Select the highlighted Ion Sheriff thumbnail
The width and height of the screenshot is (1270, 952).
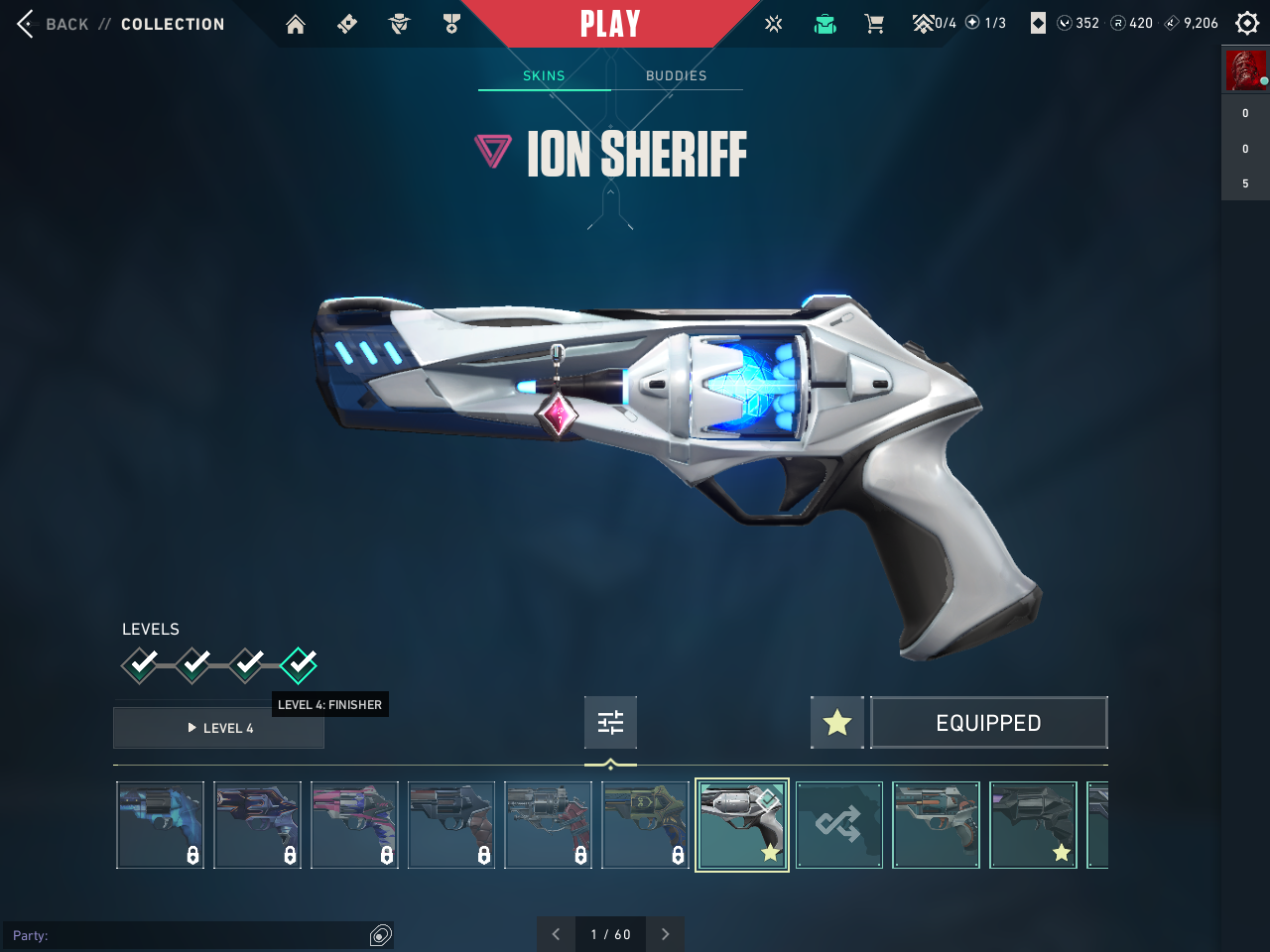point(742,825)
